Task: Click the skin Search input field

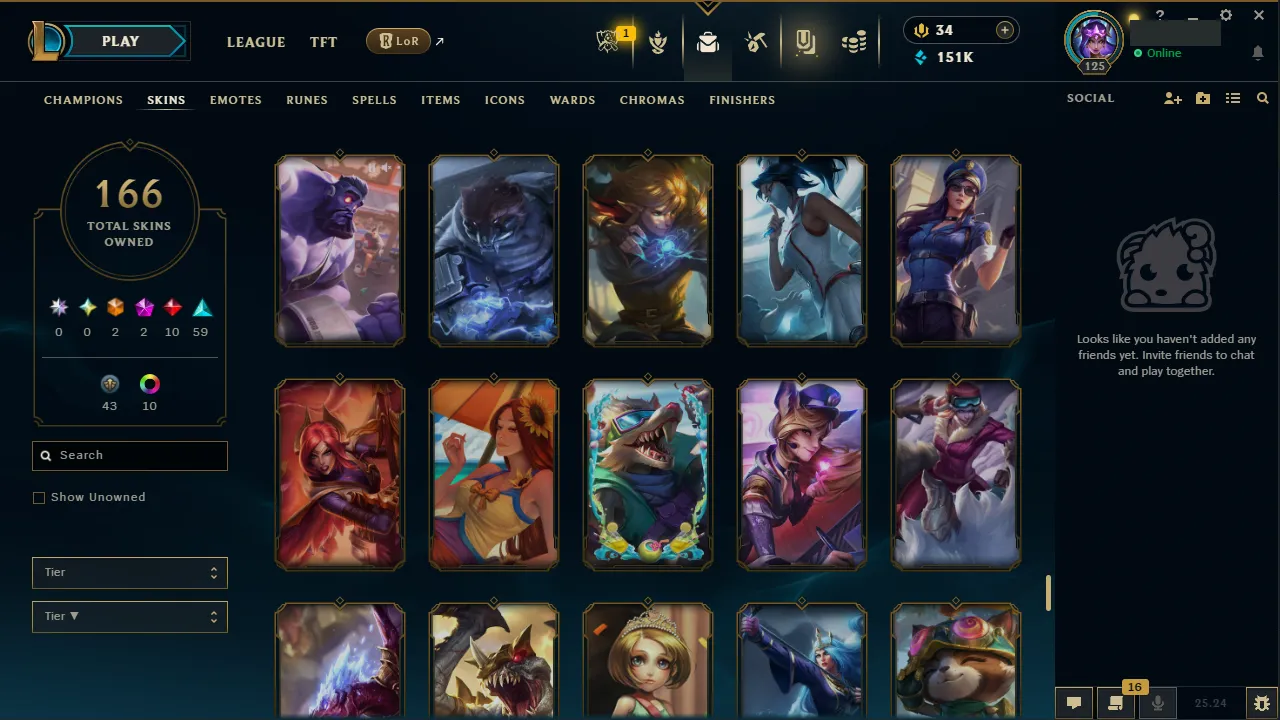Action: 129,455
